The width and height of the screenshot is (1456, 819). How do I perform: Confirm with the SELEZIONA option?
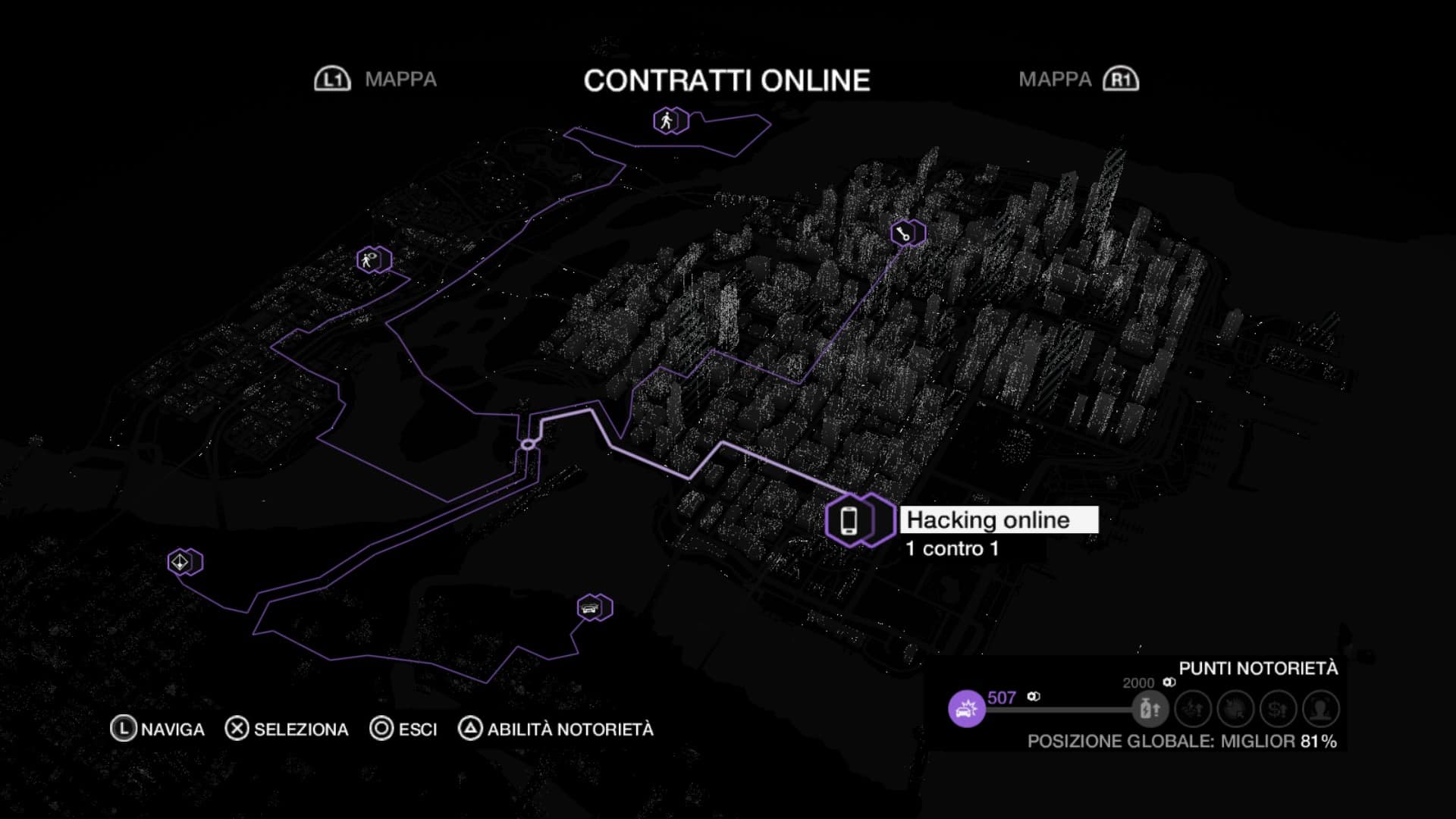pos(287,730)
